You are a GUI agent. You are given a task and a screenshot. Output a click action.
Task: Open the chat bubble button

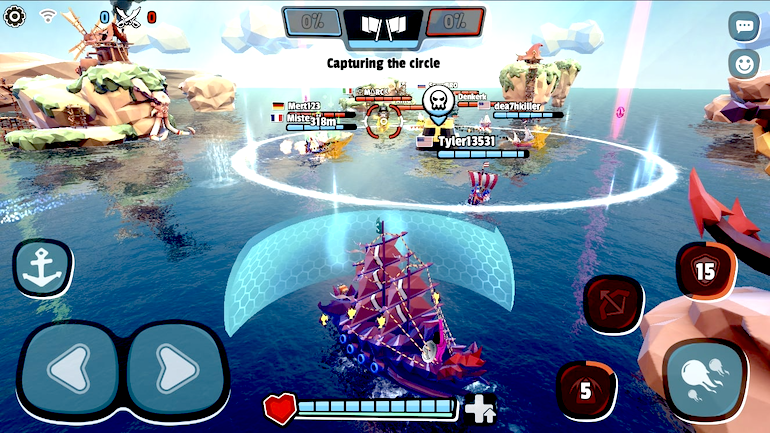coord(743,26)
